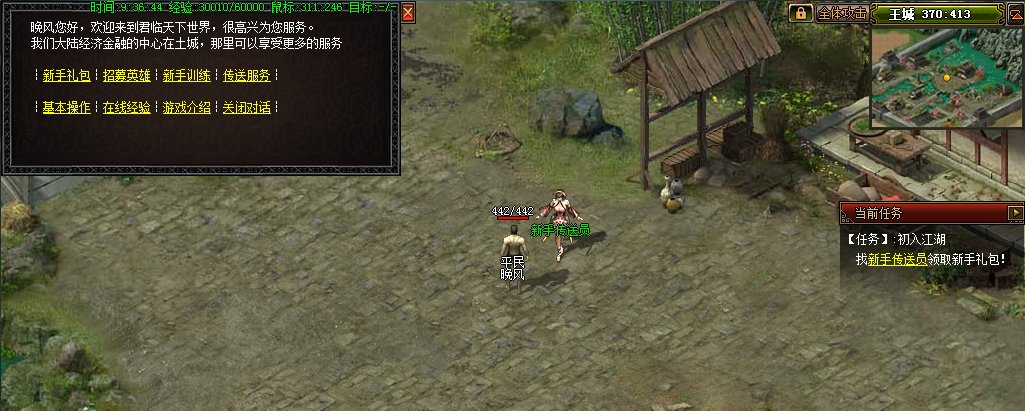
Task: Click the 王城 minimap
Action: click(x=944, y=76)
